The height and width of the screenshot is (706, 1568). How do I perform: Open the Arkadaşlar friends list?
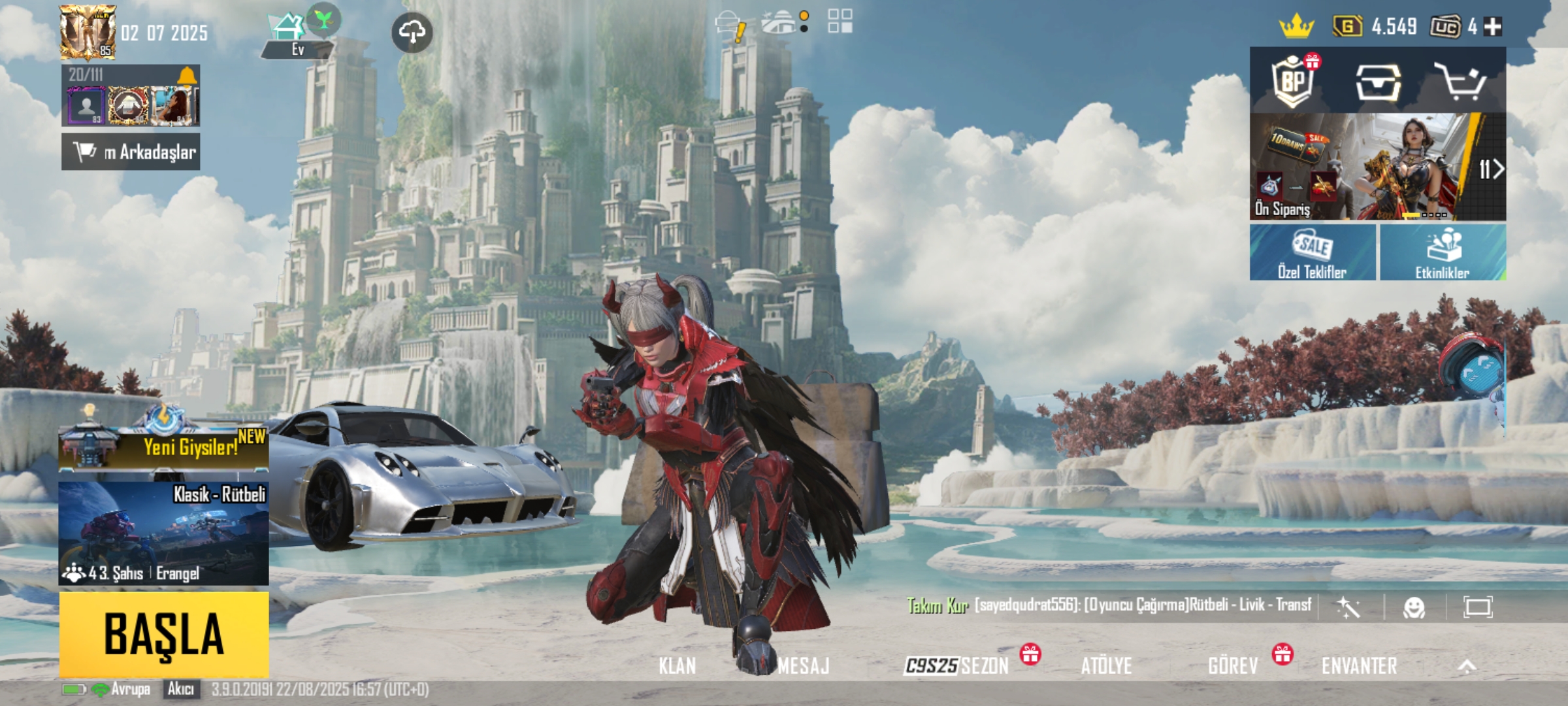coord(131,152)
